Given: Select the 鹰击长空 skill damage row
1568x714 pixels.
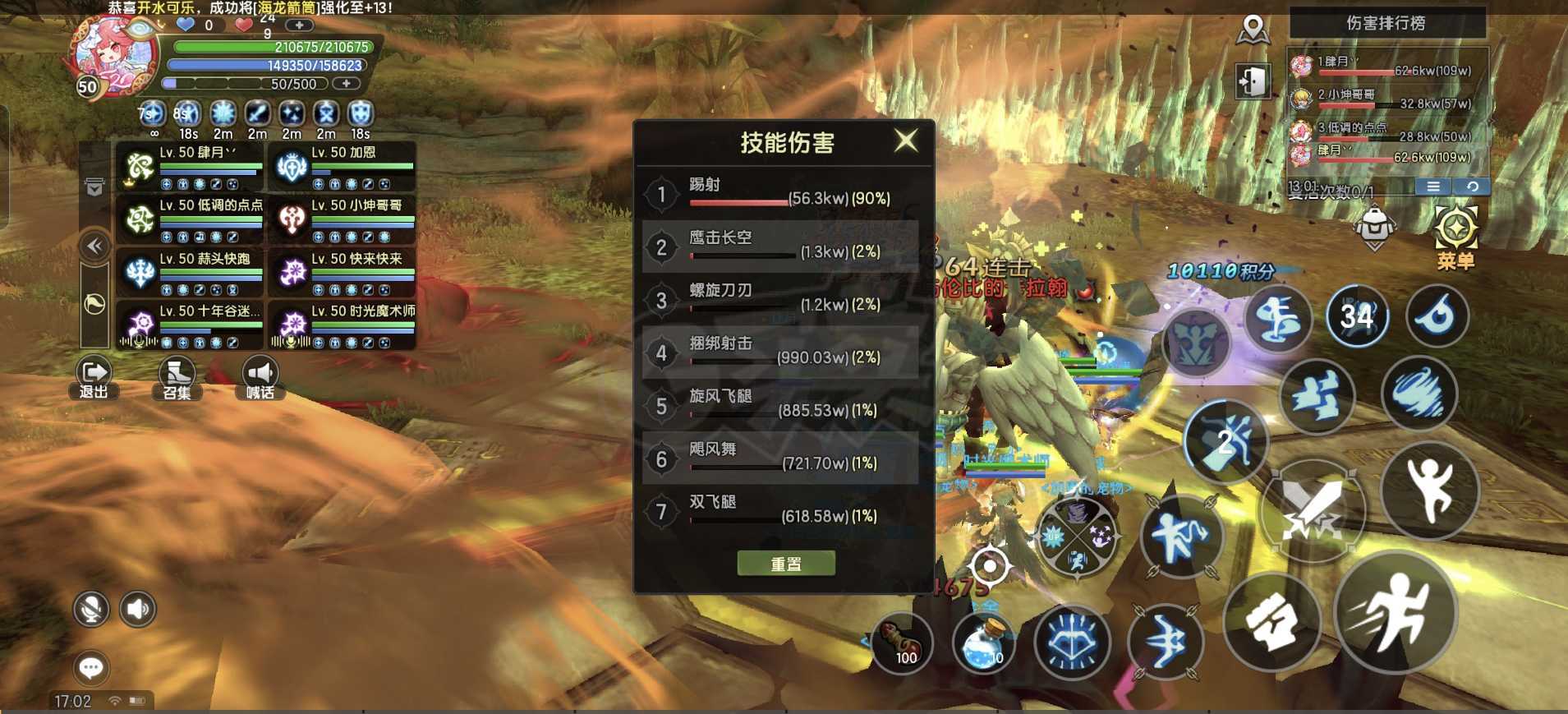Looking at the screenshot, I should (780, 247).
